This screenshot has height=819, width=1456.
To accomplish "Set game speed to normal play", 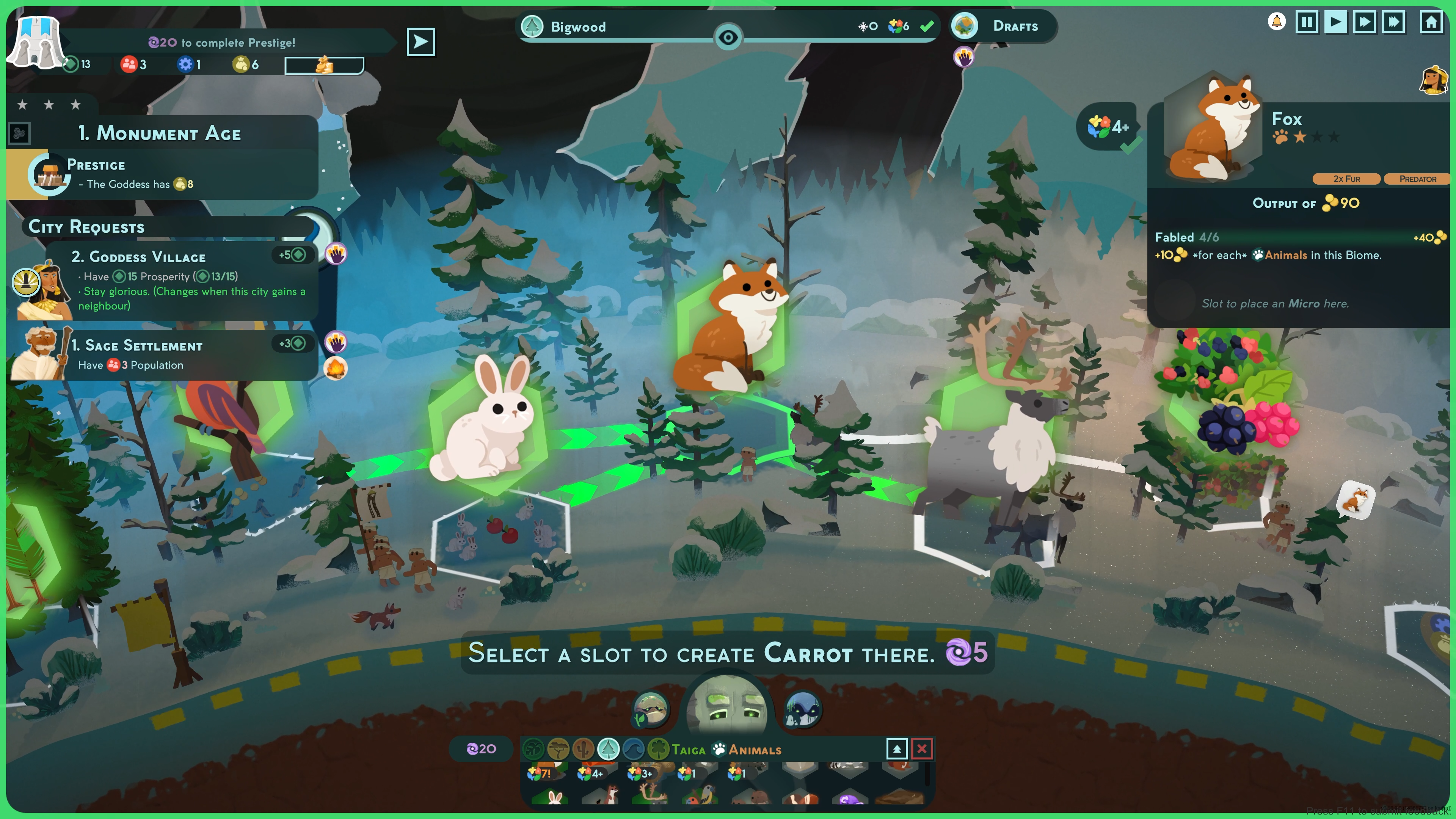I will click(1335, 23).
